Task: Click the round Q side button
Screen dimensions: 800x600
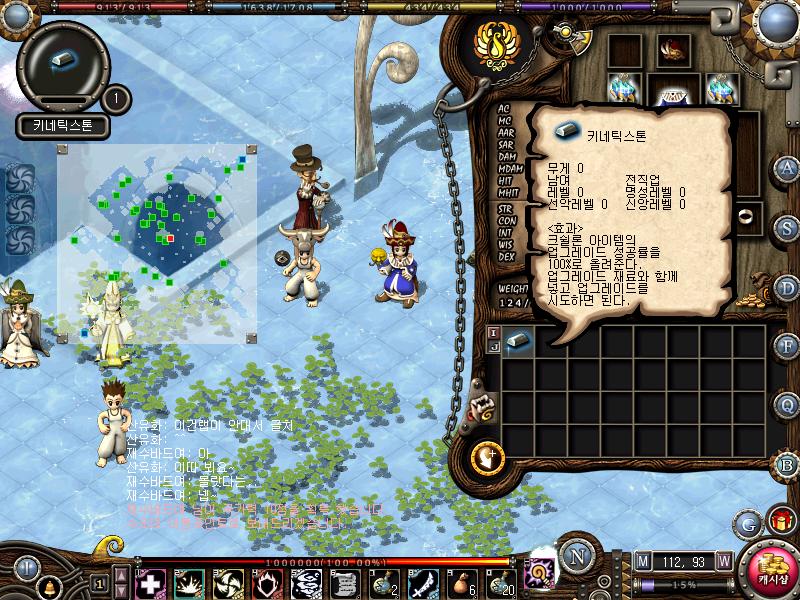Action: point(787,405)
